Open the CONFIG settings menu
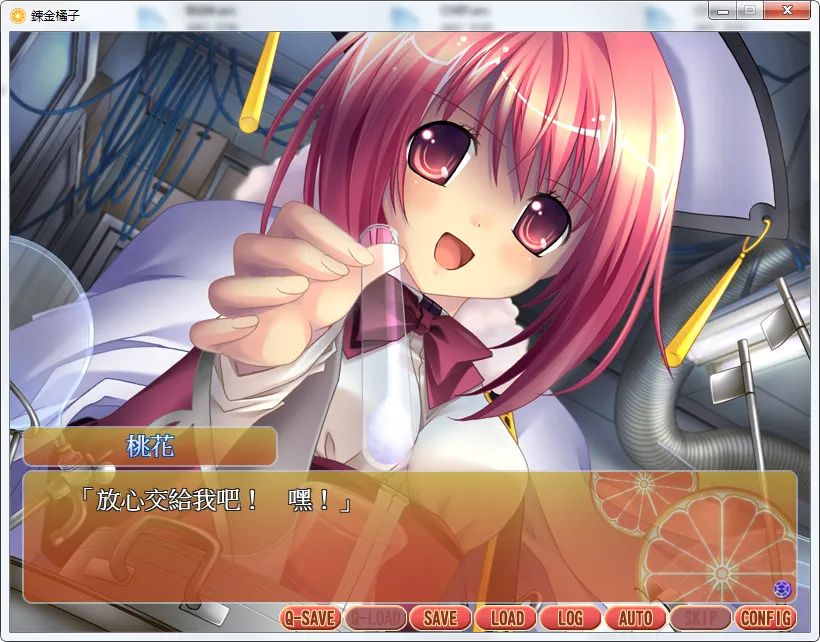 (x=766, y=618)
